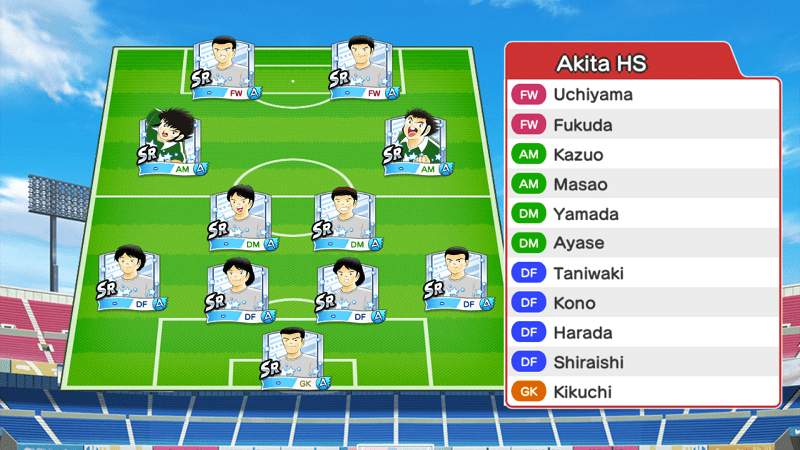The height and width of the screenshot is (450, 800).
Task: Select Yamada's defensive midfielder row
Action: 642,214
